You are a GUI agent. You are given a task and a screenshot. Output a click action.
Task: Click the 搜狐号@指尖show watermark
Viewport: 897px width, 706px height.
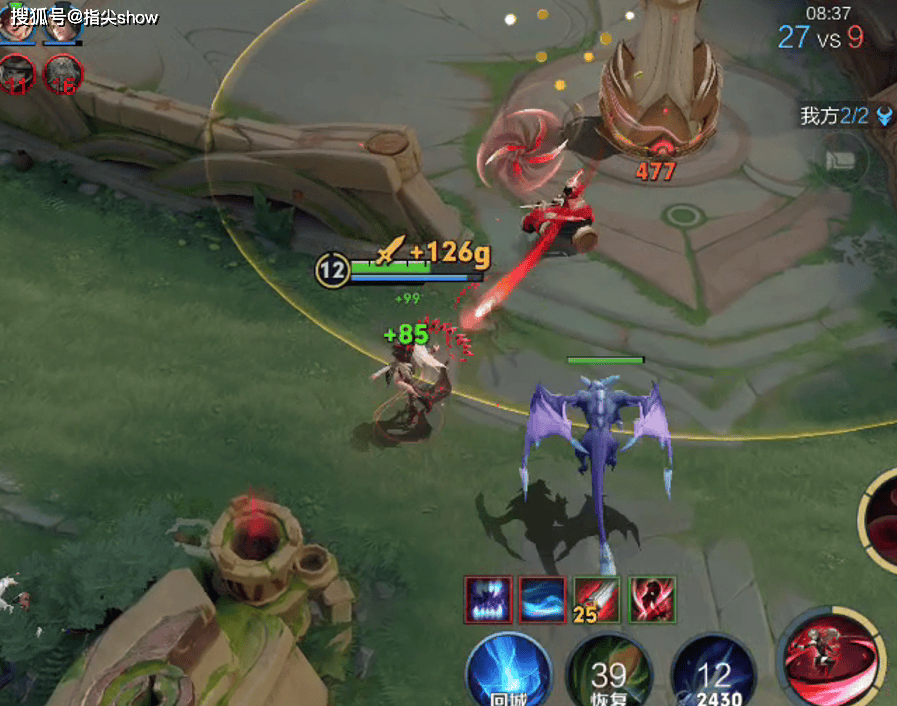[x=85, y=18]
